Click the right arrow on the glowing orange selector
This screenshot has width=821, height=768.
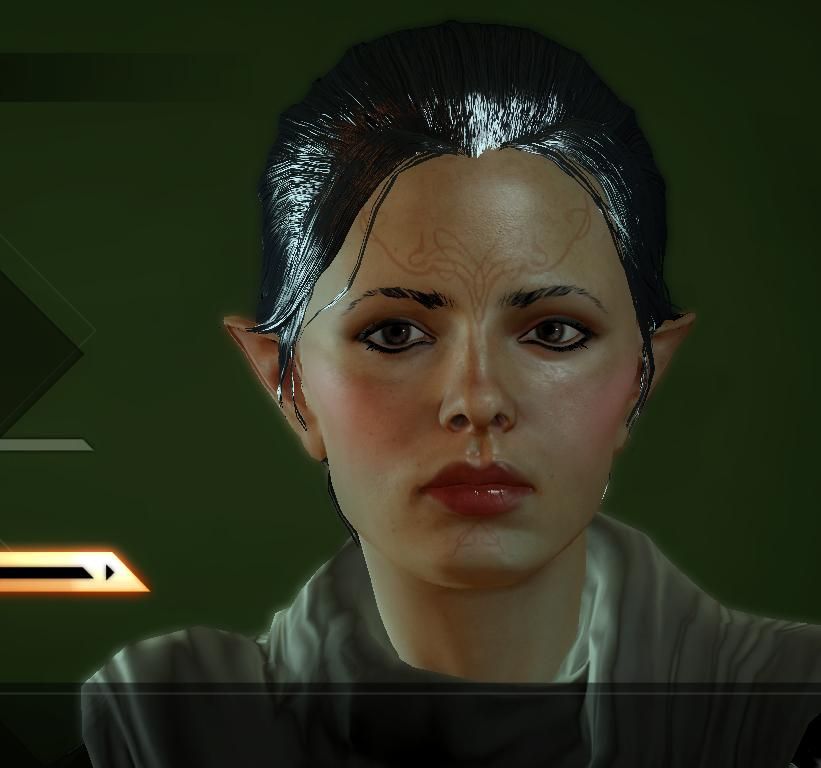(110, 572)
